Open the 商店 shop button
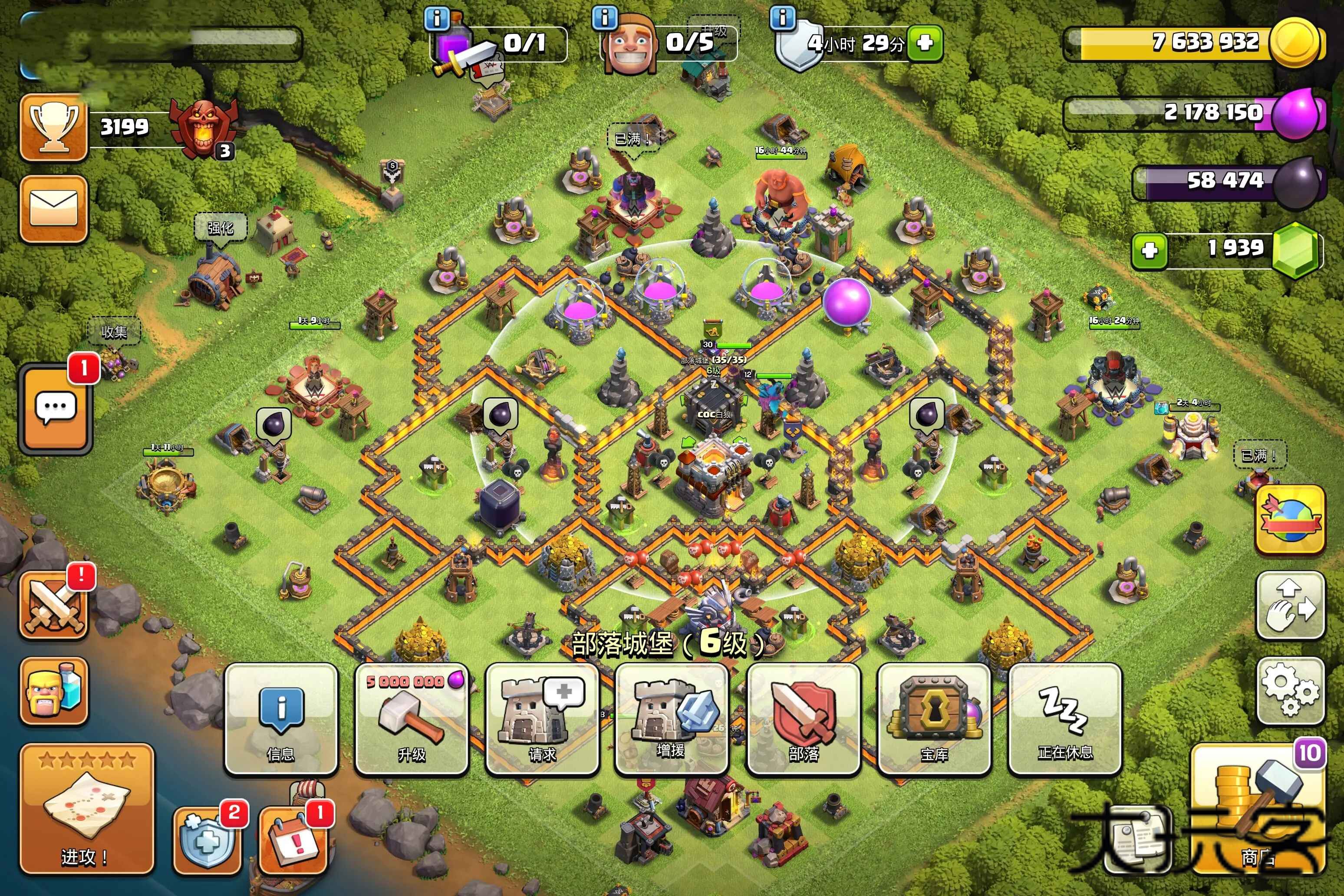1344x896 pixels. click(1257, 811)
